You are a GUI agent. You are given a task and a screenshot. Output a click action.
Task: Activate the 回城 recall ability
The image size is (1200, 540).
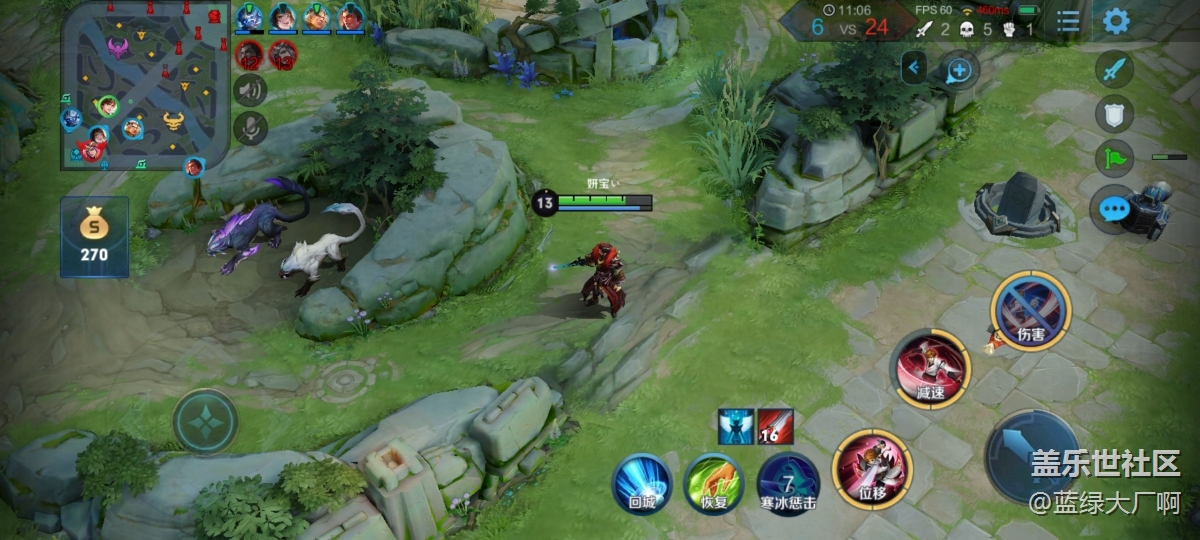[x=641, y=485]
